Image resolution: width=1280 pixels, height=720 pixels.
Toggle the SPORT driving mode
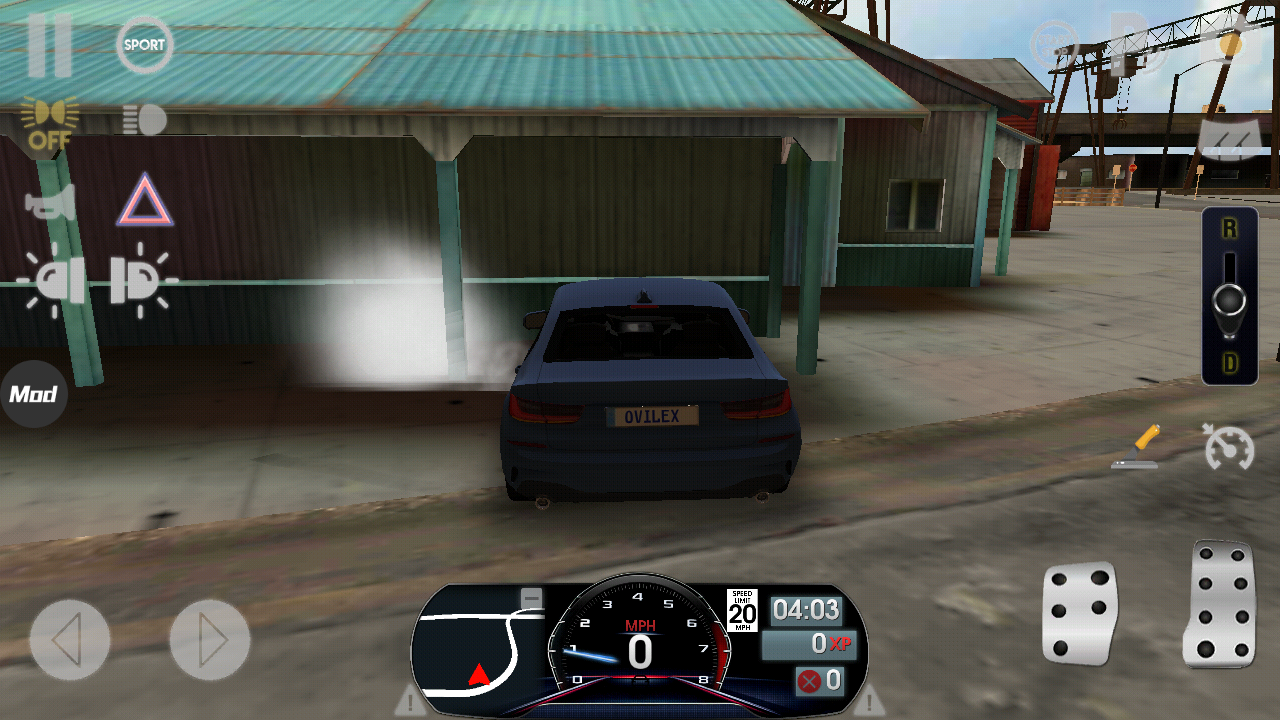tap(145, 46)
